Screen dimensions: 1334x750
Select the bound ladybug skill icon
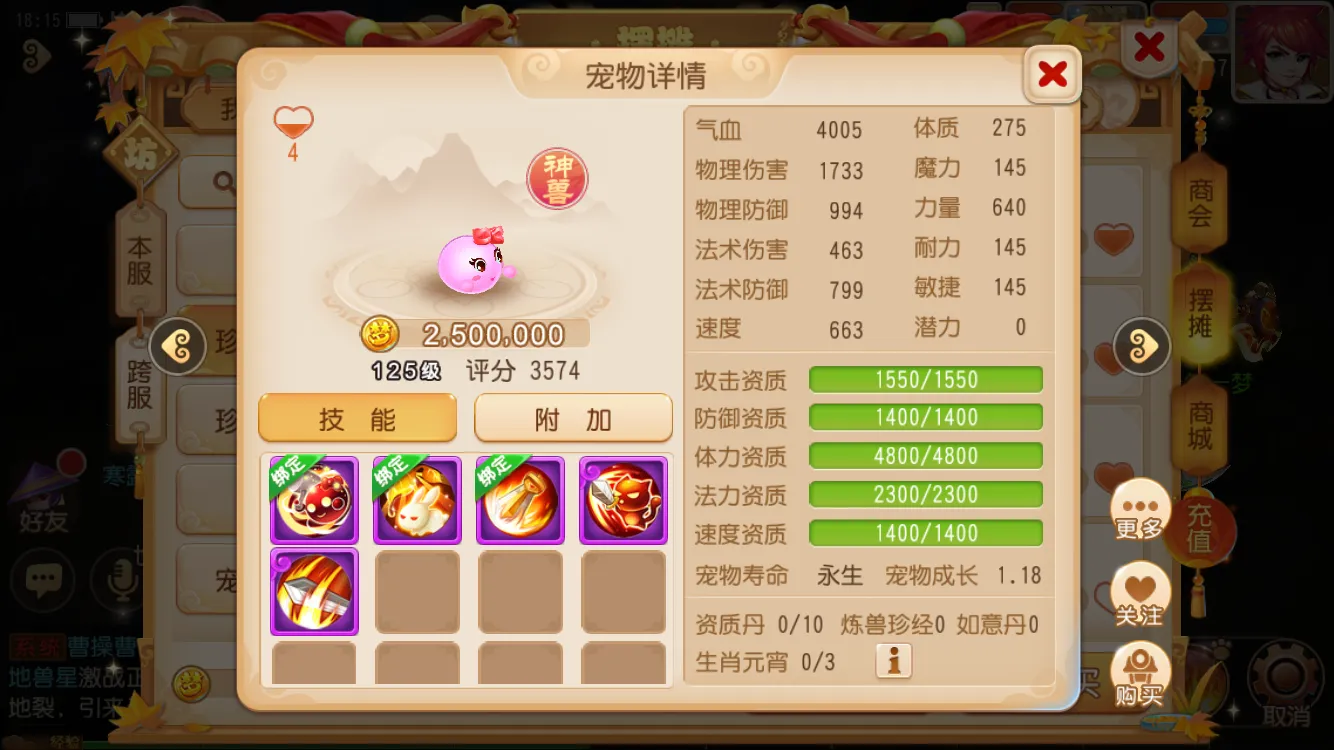313,499
